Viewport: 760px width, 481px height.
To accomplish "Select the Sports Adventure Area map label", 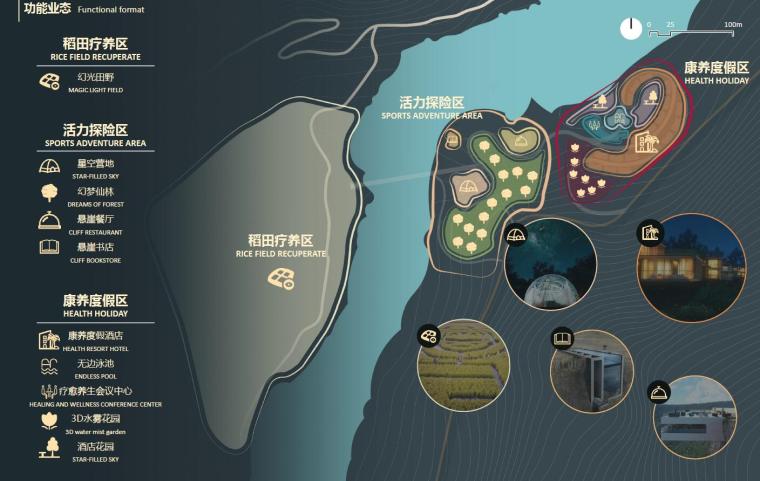I will coord(432,108).
